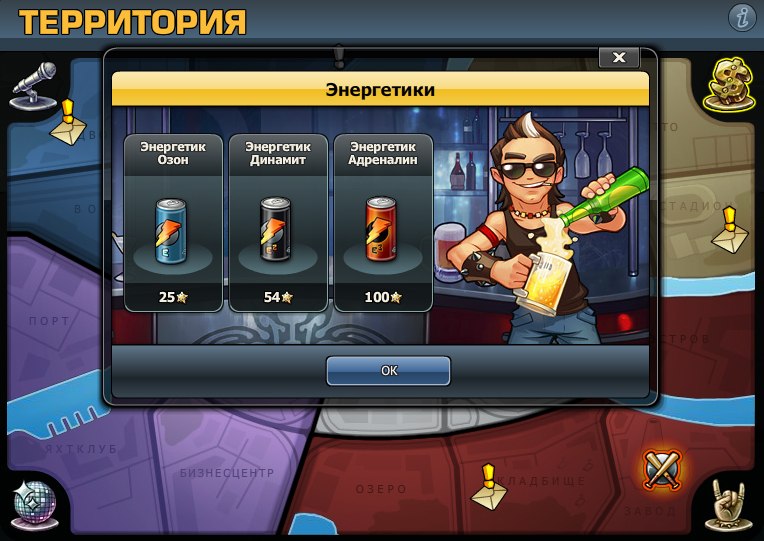Open the microphone icon menu
Viewport: 764px width, 541px height.
[33, 86]
